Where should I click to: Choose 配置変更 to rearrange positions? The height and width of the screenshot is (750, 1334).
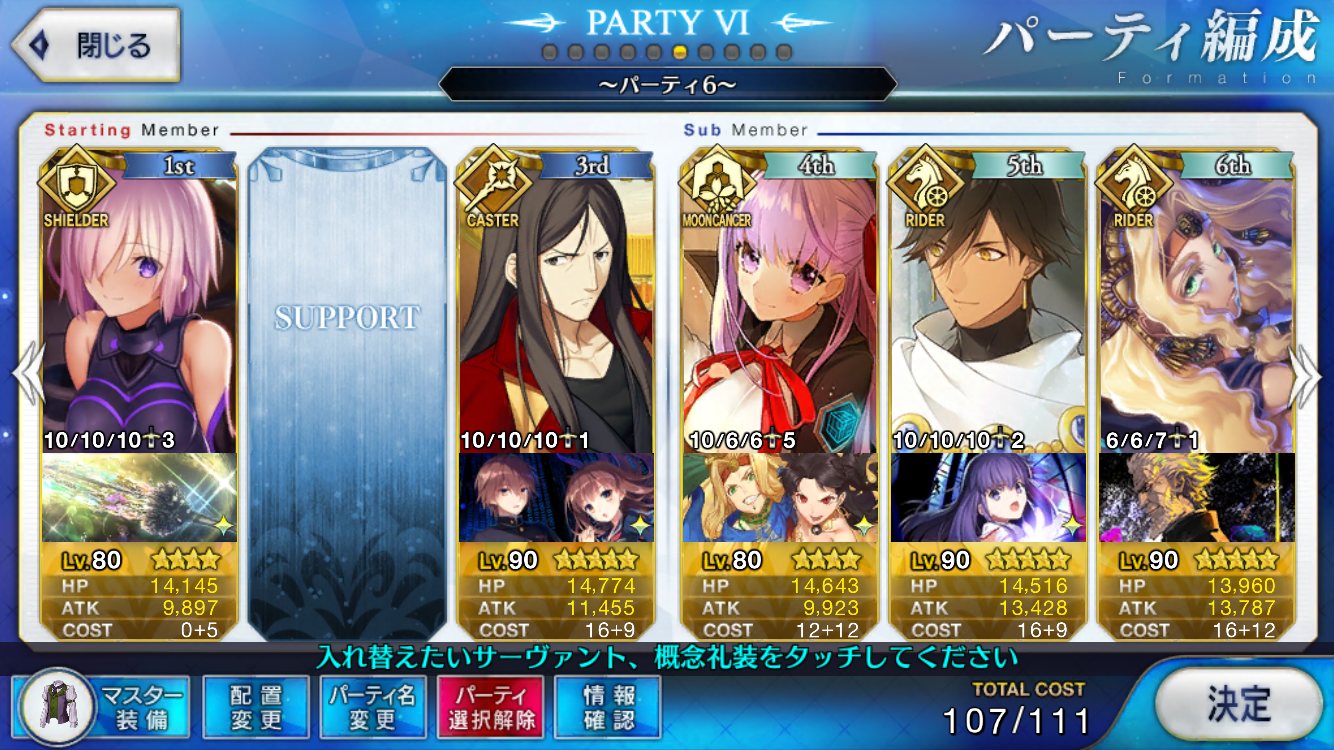[x=256, y=707]
